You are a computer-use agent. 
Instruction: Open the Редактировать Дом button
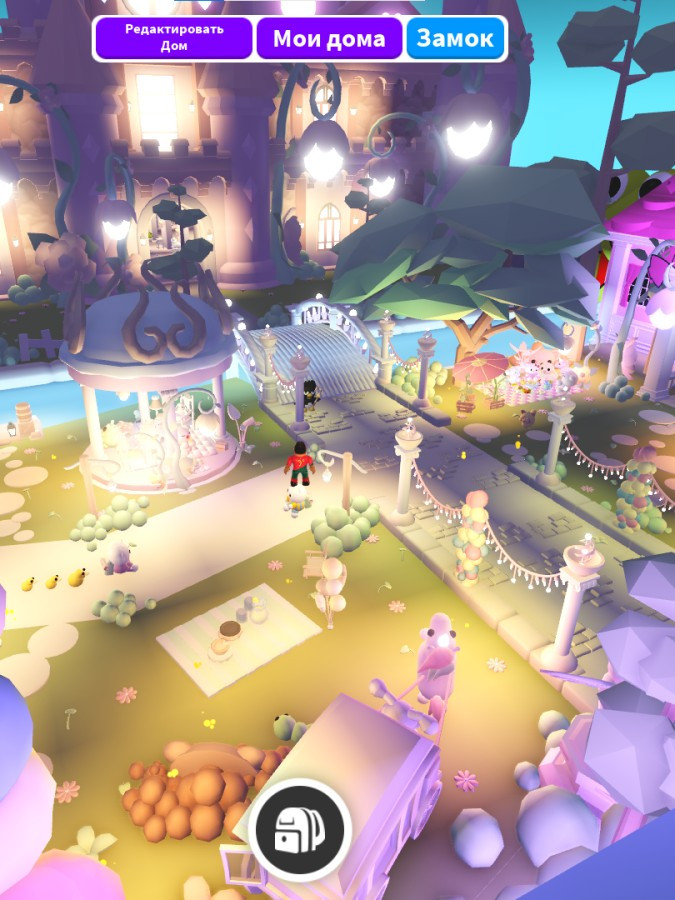(174, 38)
